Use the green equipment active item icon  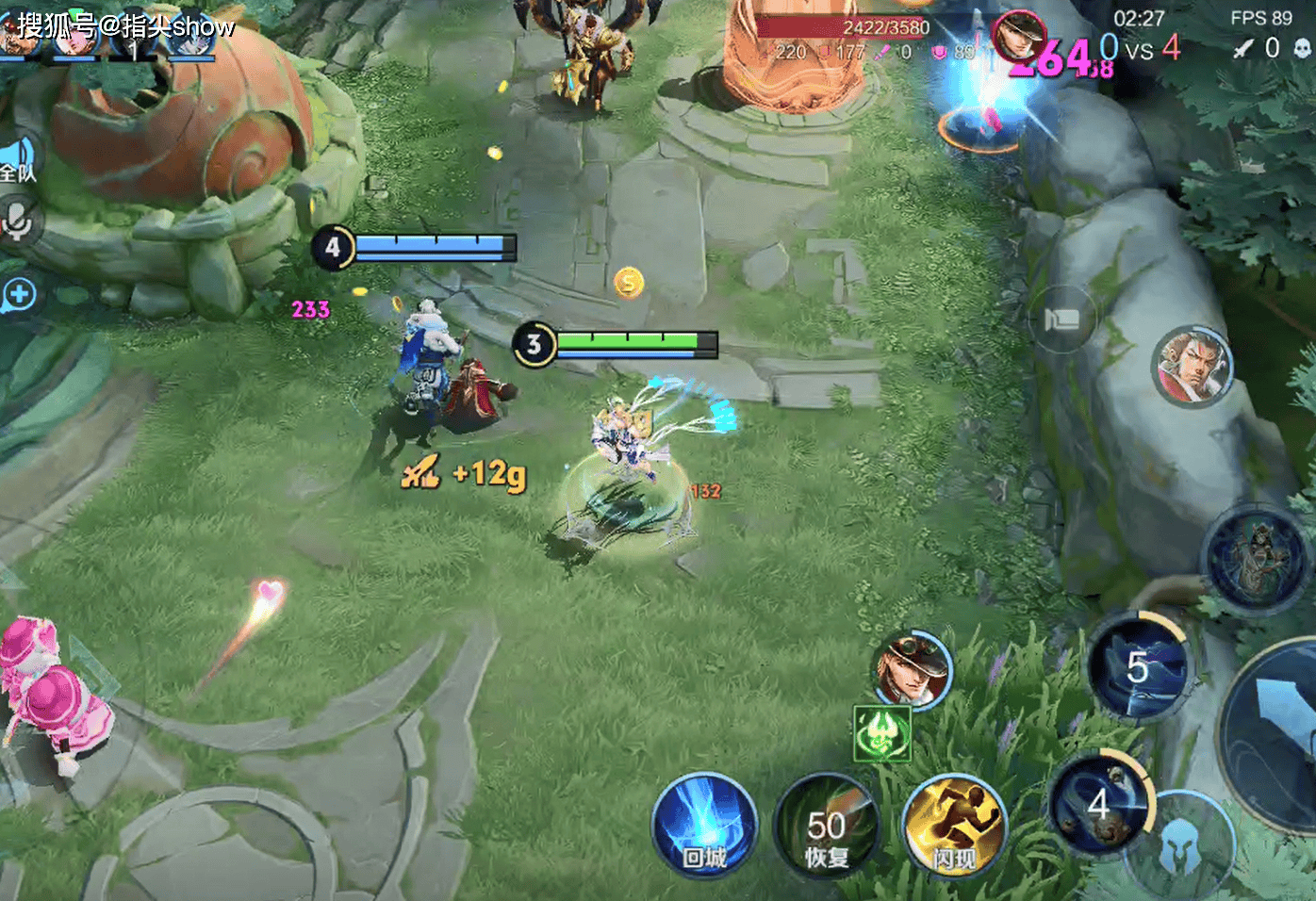(882, 733)
